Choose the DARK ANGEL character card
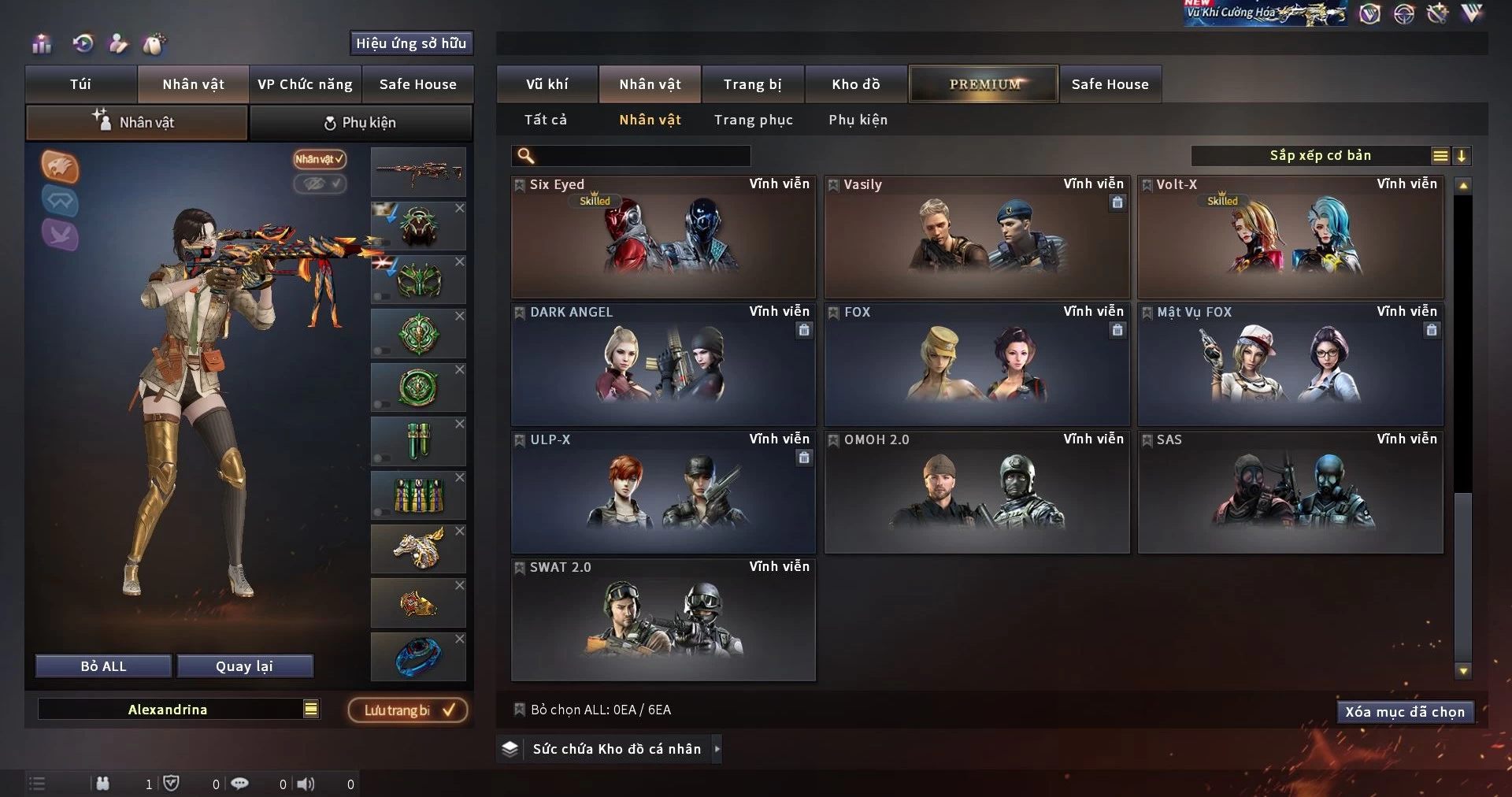This screenshot has width=1512, height=797. (x=662, y=364)
